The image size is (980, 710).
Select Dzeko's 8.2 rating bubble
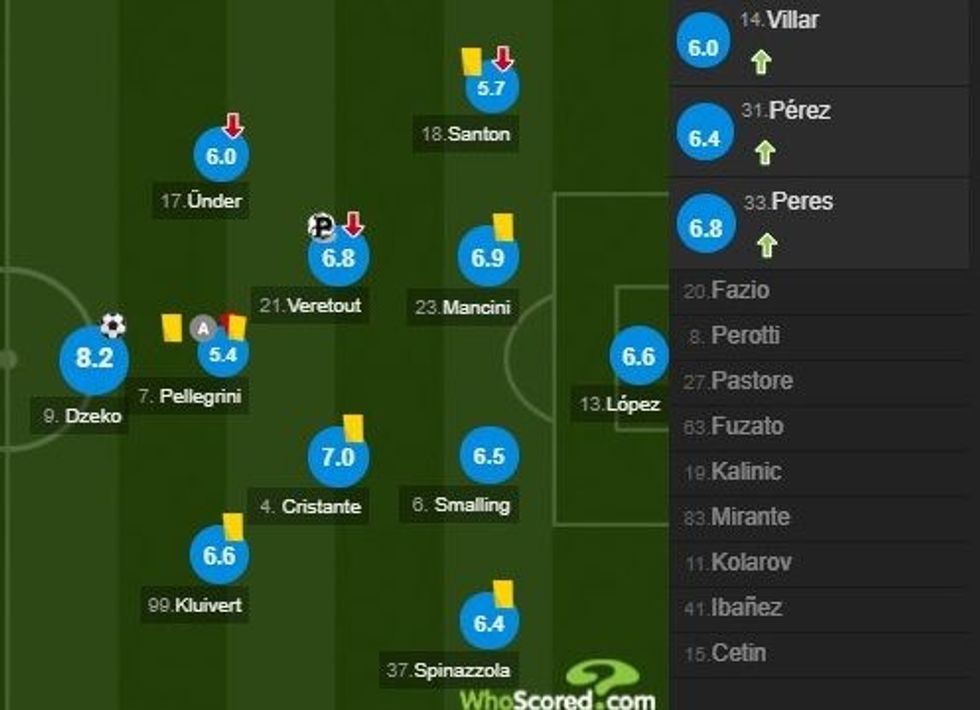point(94,360)
